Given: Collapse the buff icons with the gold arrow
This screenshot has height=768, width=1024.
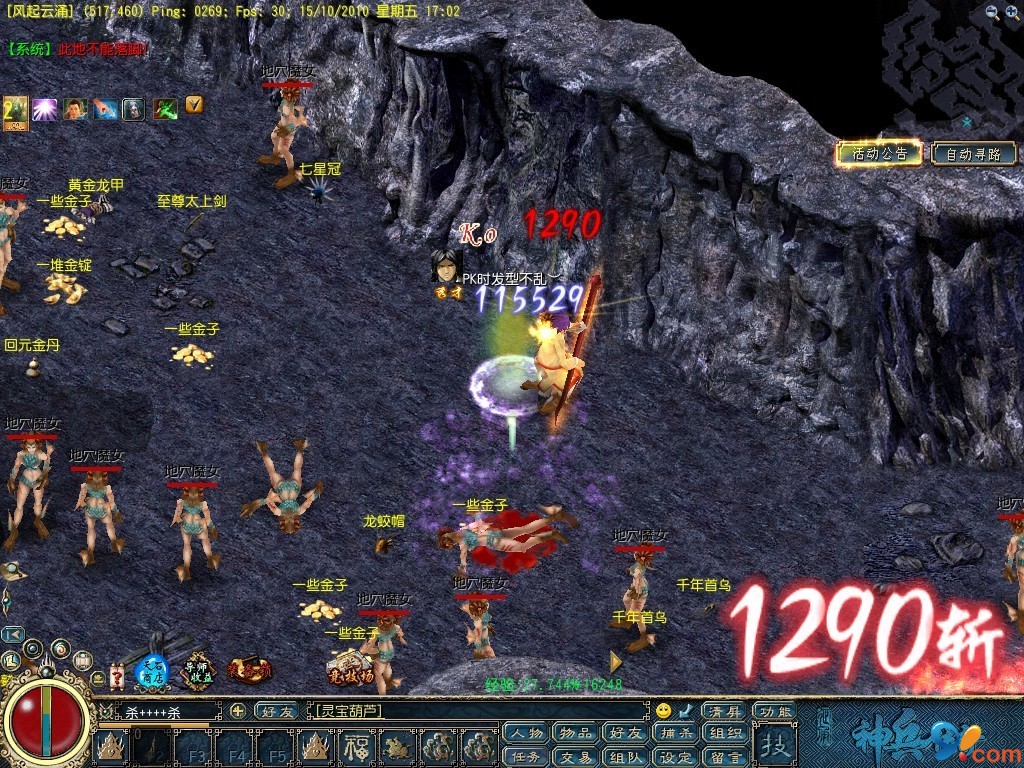Looking at the screenshot, I should coord(194,102).
